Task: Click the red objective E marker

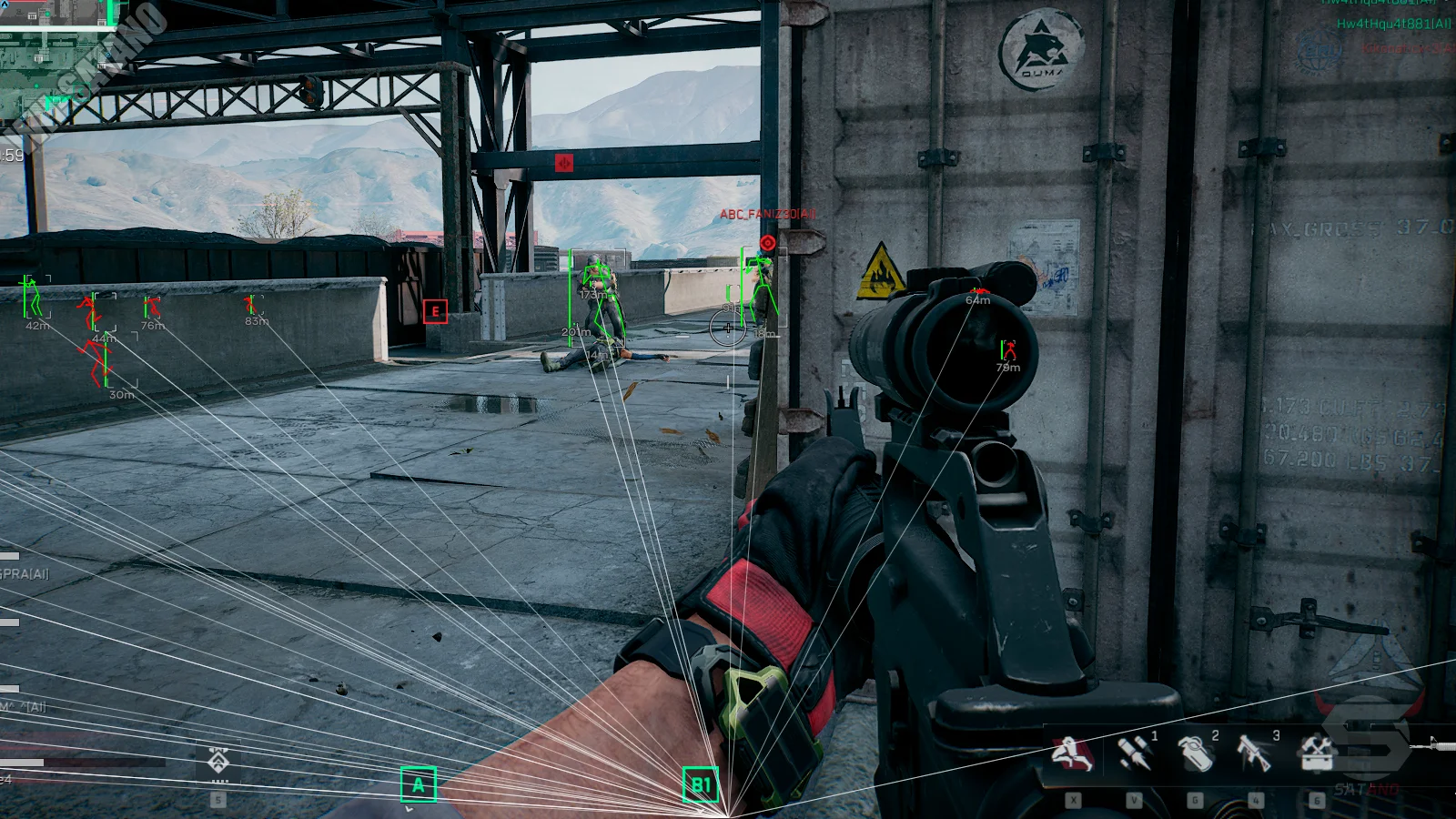Action: click(435, 311)
